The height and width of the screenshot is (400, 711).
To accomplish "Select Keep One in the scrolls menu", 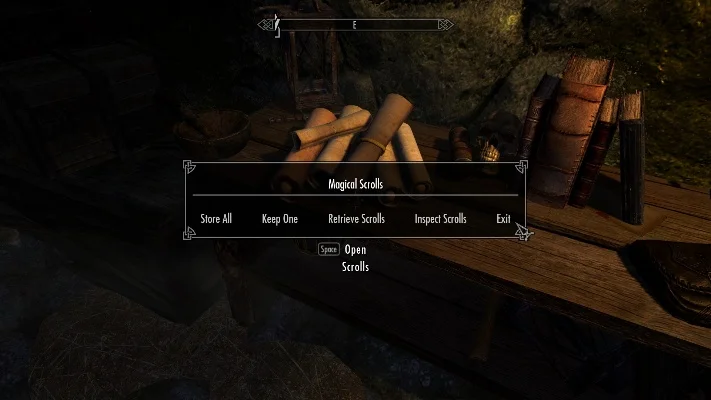I will (x=280, y=219).
